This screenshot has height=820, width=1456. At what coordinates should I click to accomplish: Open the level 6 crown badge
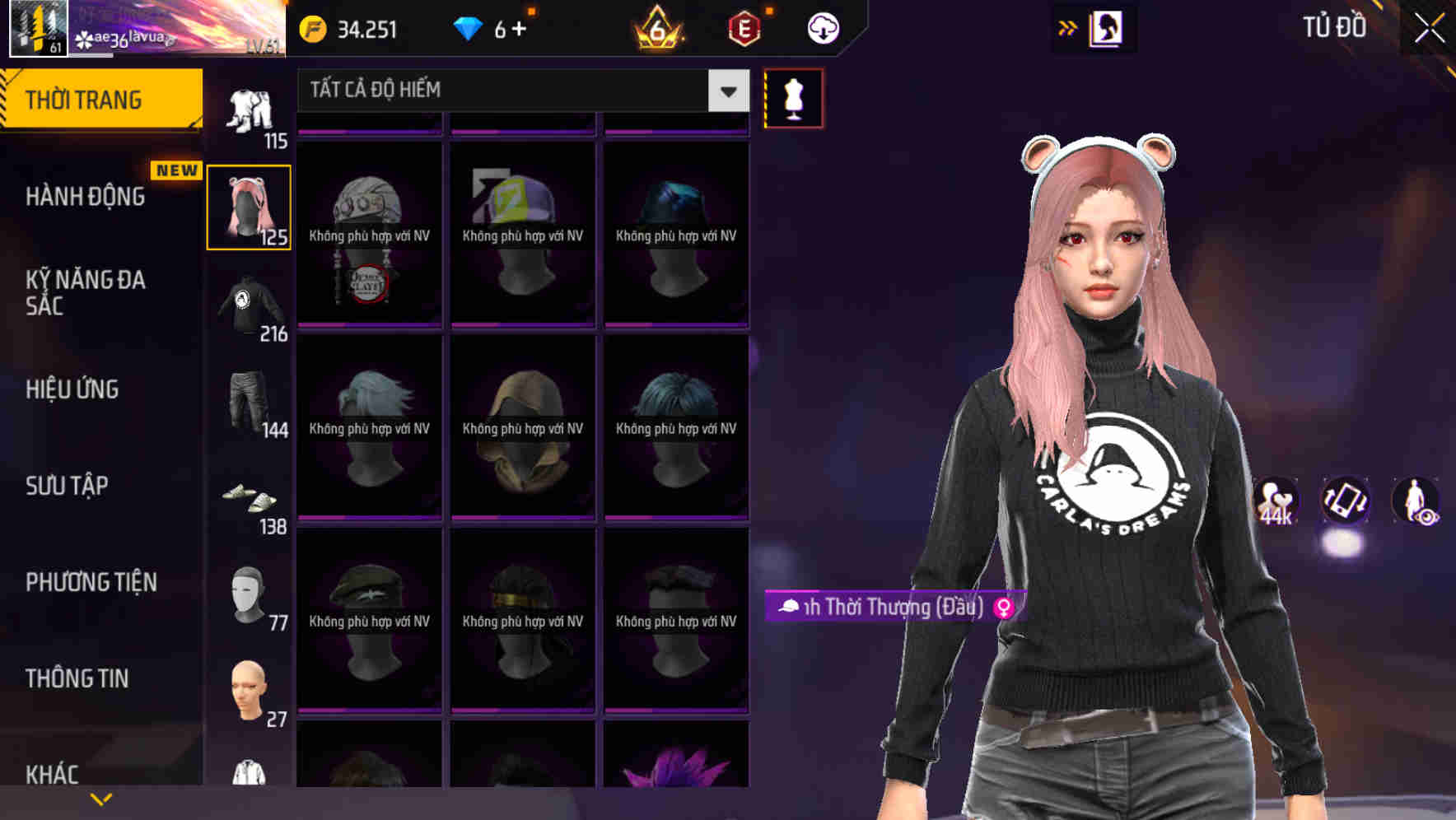coord(655,27)
